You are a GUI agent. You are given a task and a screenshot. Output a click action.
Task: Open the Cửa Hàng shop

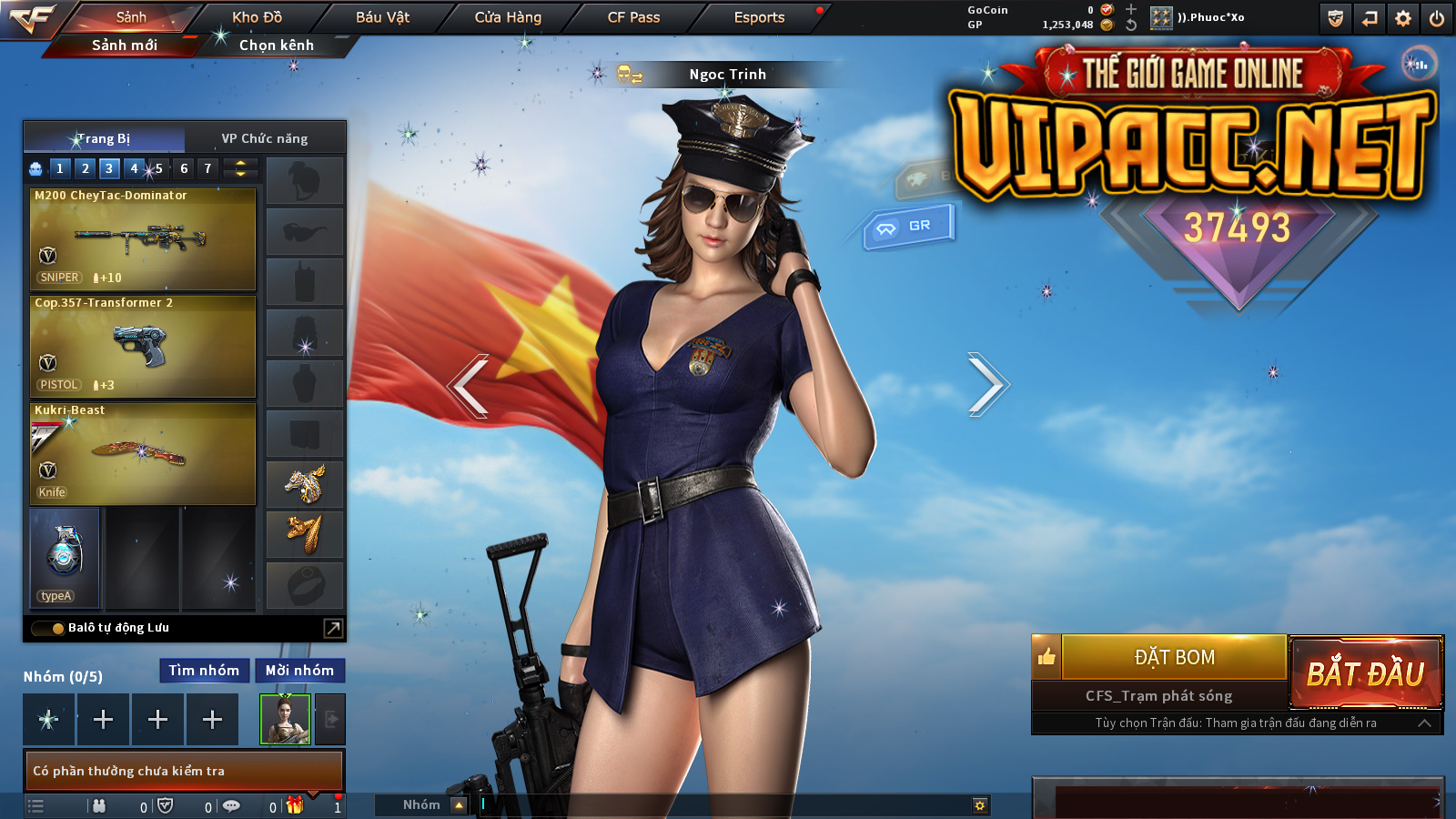[508, 17]
